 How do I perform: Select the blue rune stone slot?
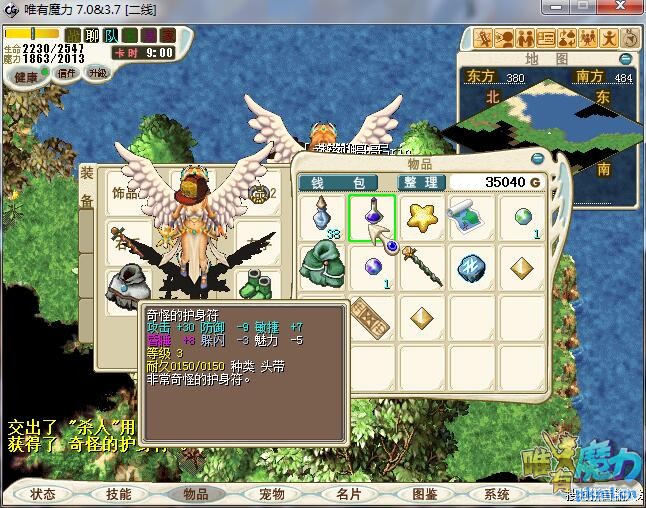click(x=471, y=268)
